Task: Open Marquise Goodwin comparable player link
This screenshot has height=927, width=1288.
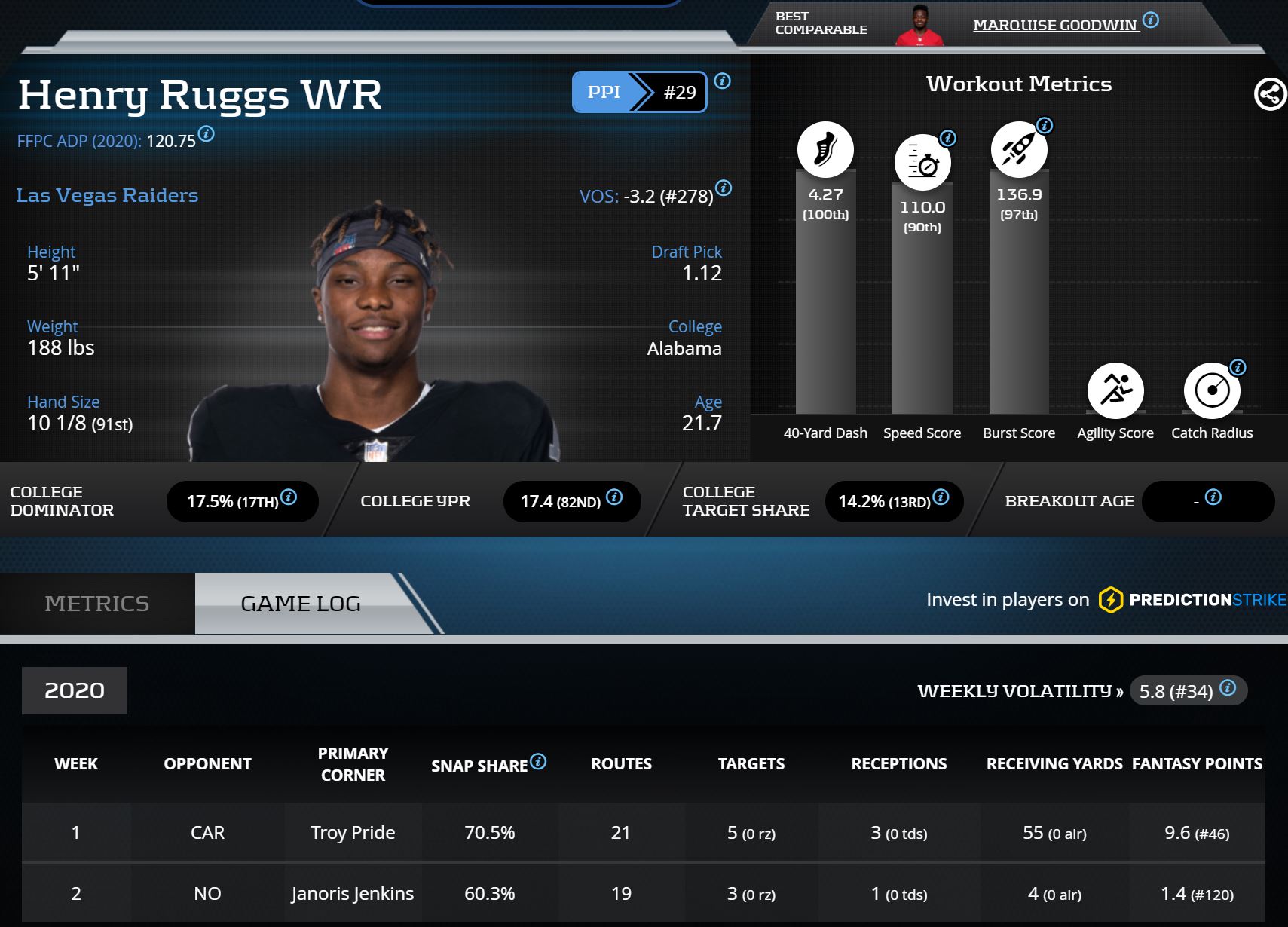Action: click(x=1054, y=25)
